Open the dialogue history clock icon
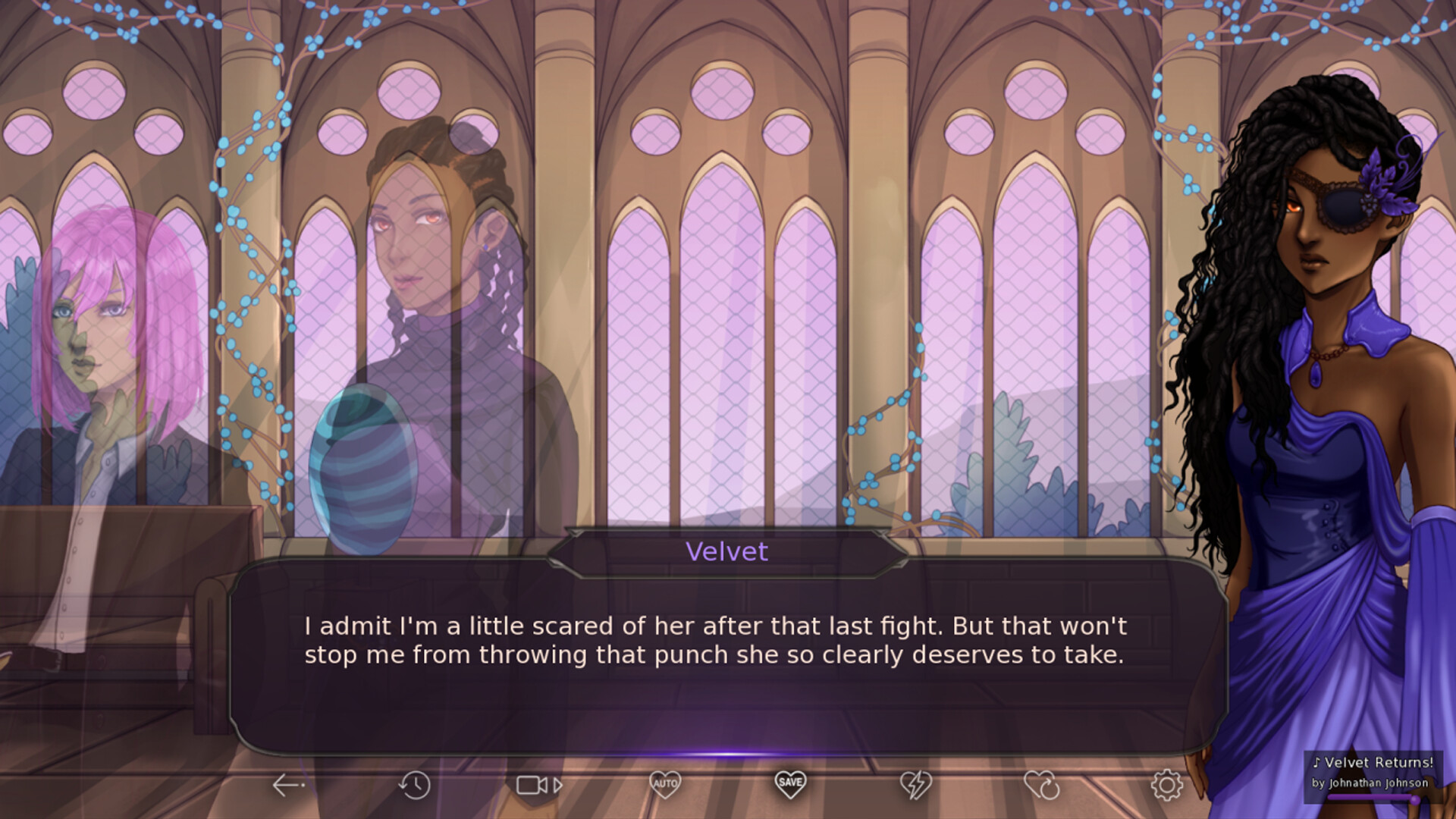The width and height of the screenshot is (1456, 819). point(415,785)
